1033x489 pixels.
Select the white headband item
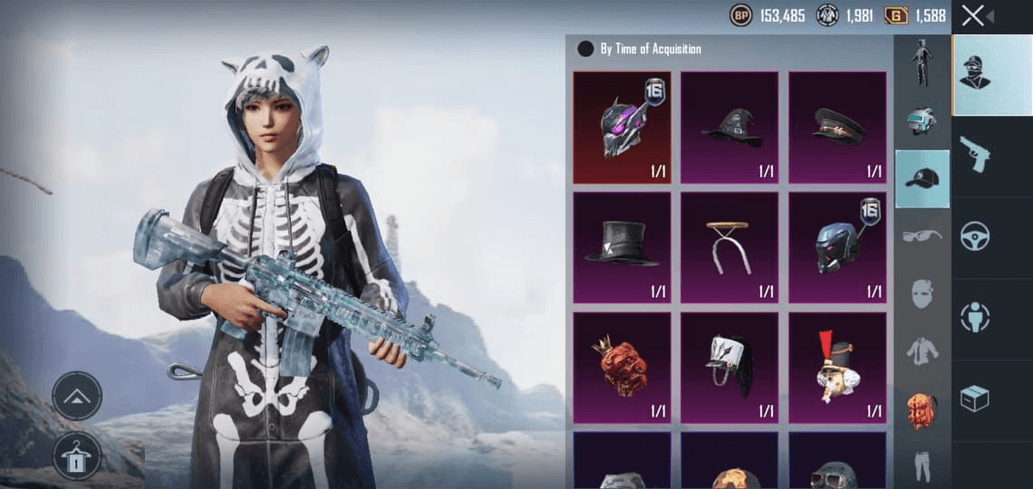[x=729, y=247]
